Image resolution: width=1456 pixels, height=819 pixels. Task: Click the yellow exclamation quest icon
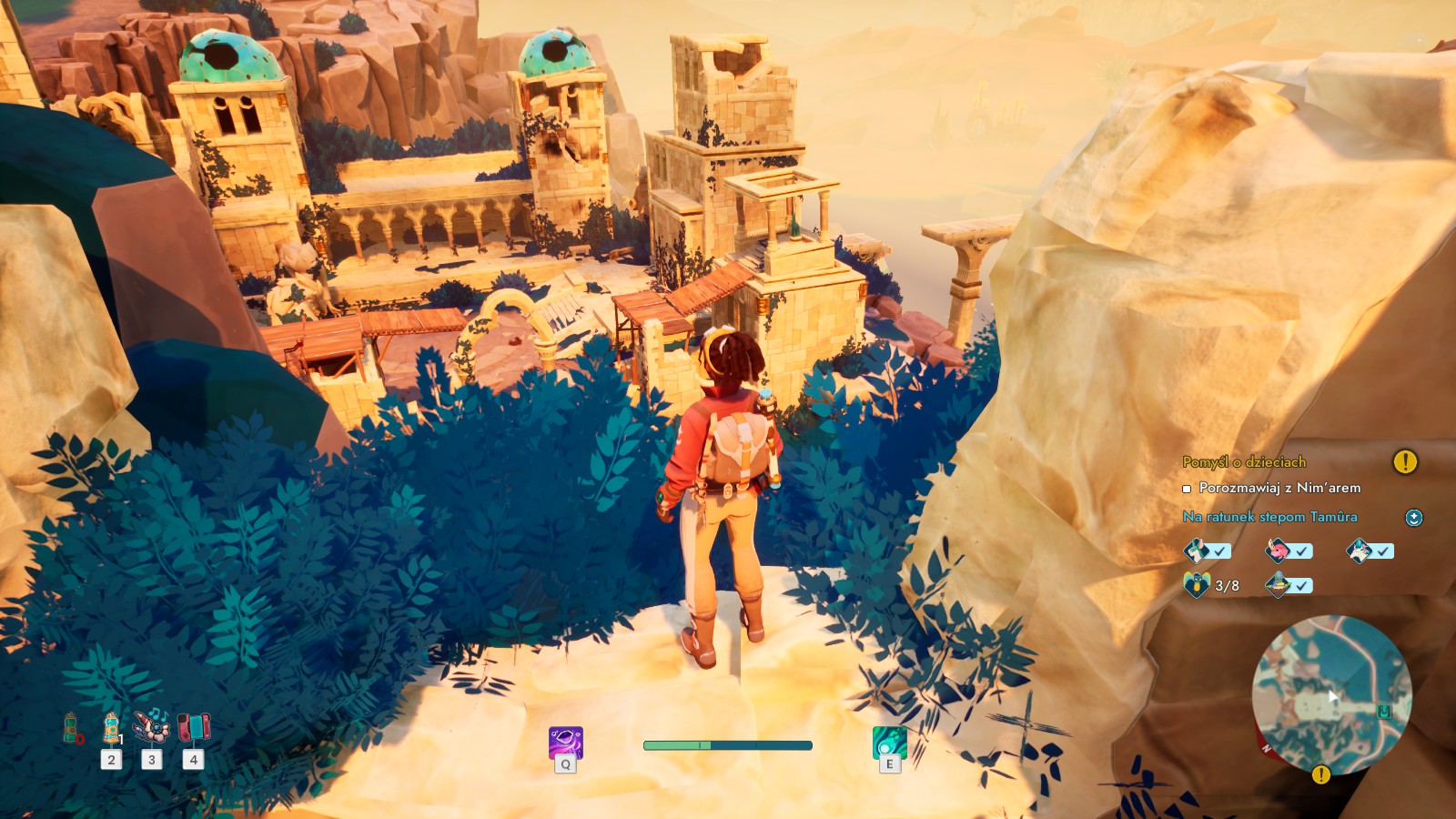pos(1405,462)
